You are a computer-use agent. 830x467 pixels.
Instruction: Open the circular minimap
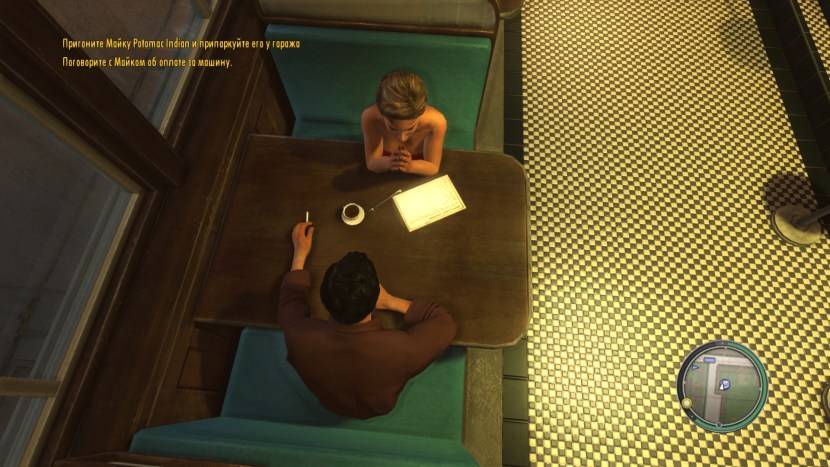722,385
